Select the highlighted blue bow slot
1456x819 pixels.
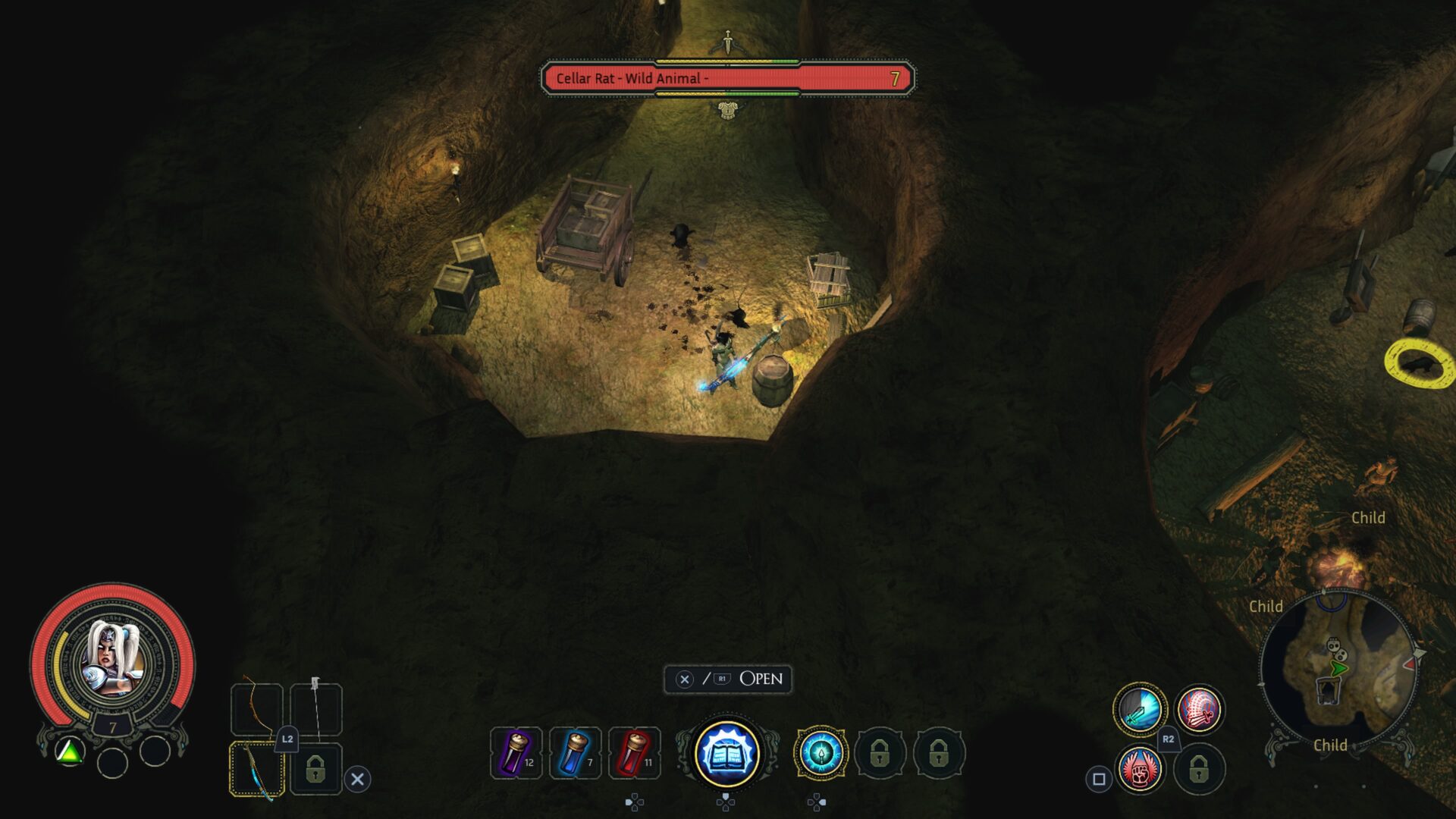[256, 769]
